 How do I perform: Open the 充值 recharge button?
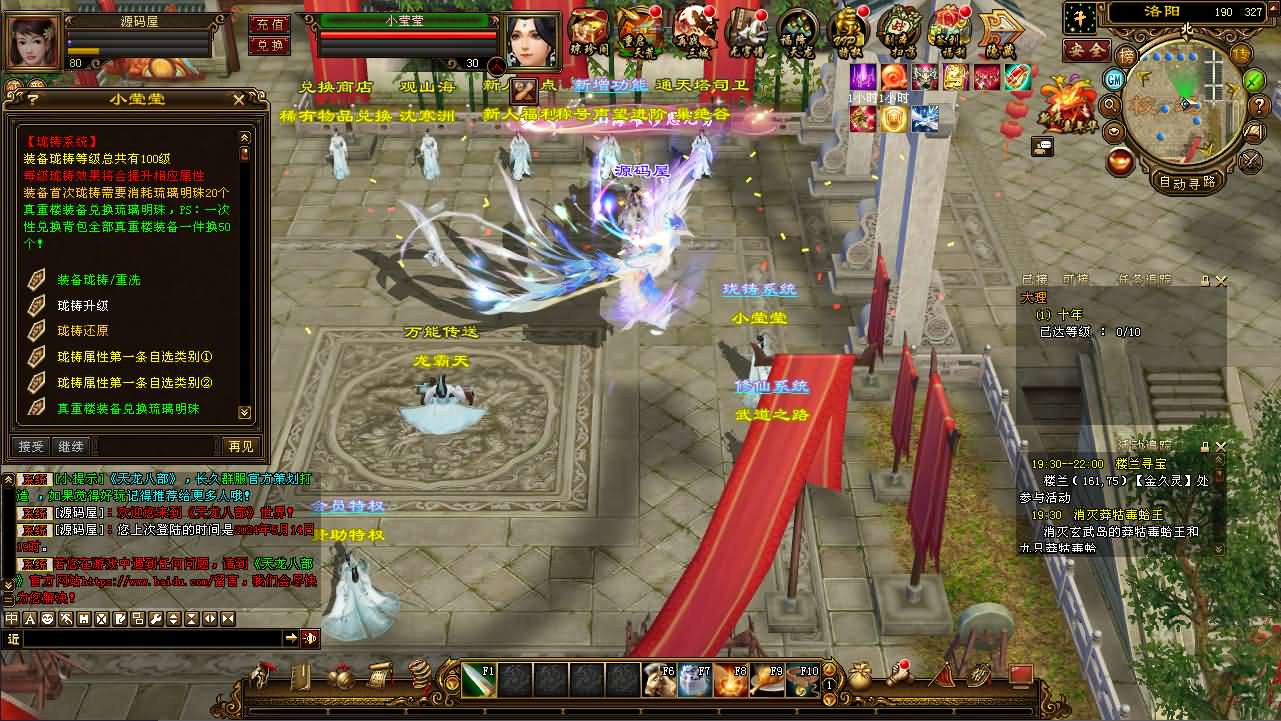(x=268, y=24)
